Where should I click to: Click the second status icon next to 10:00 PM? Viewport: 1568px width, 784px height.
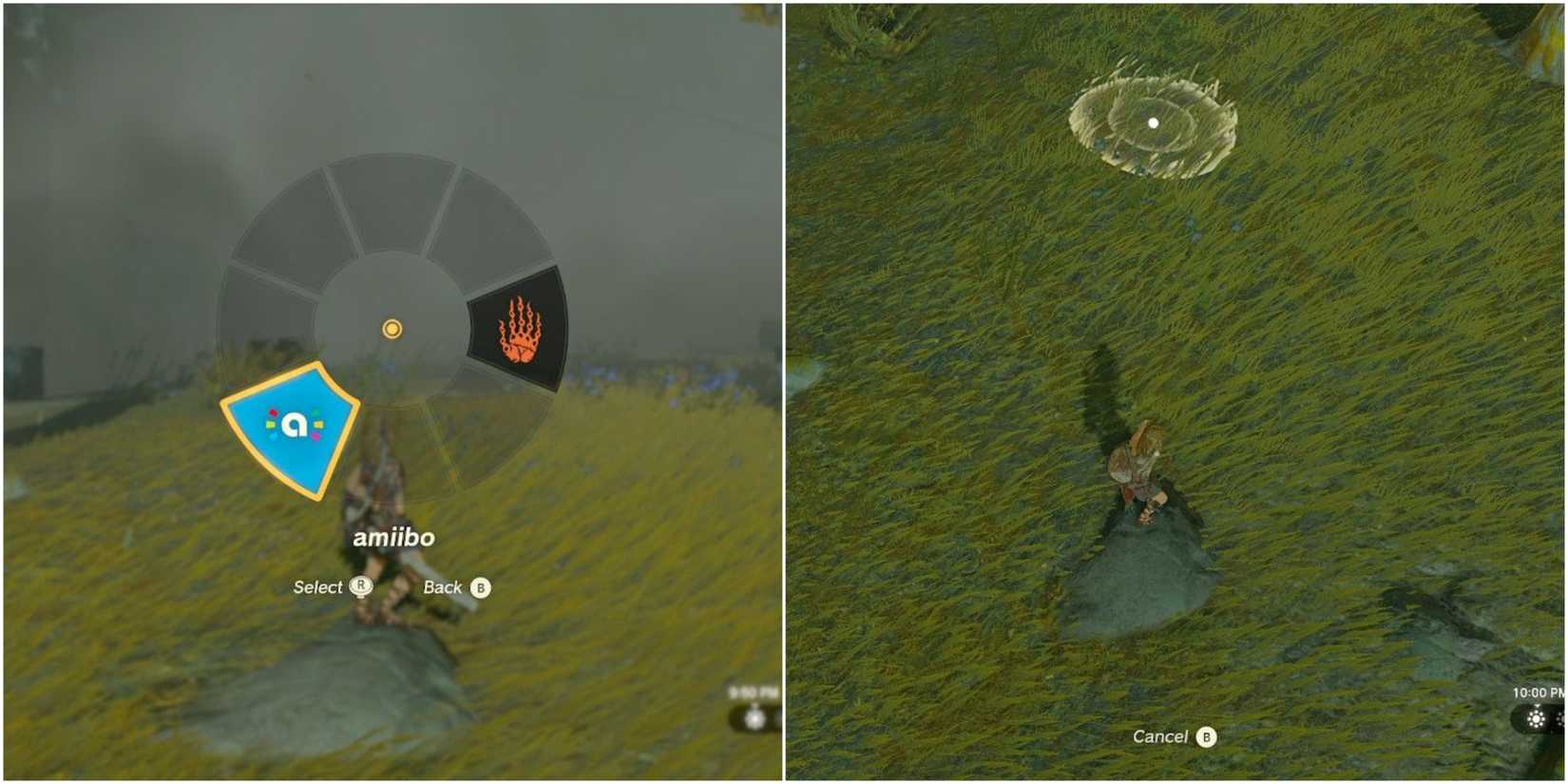click(x=1560, y=718)
